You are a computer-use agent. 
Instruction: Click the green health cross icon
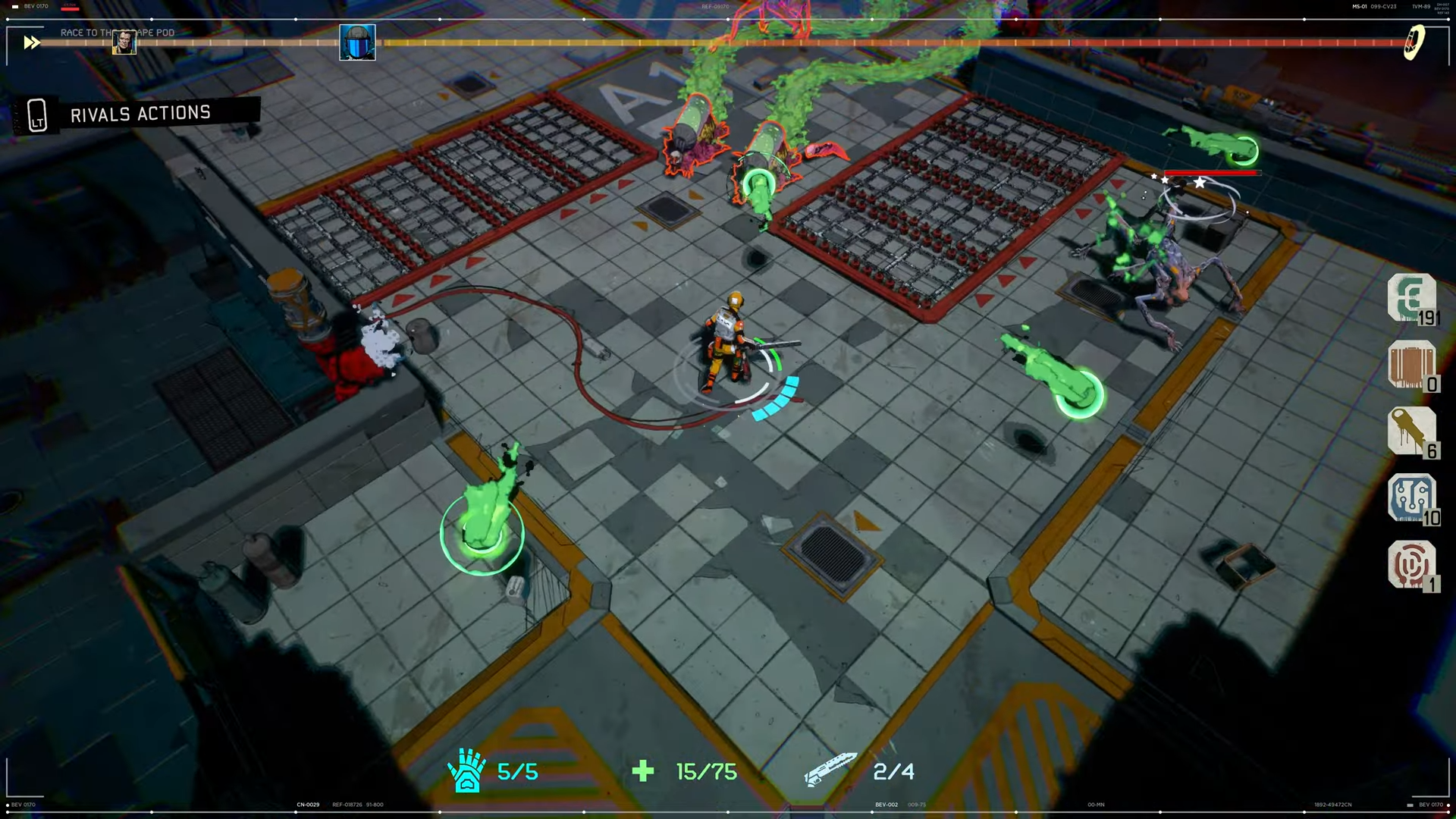point(643,771)
